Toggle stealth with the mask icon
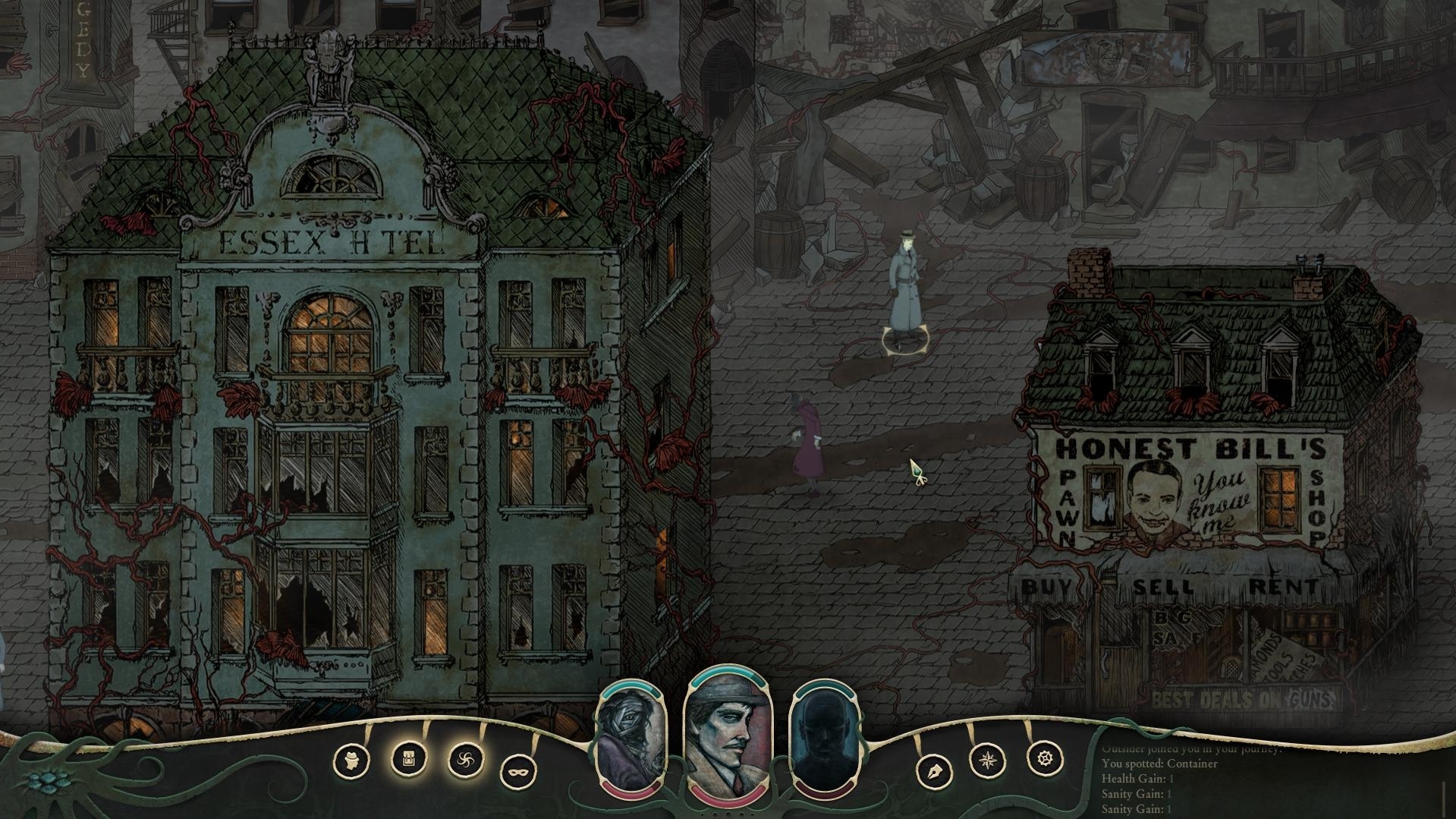The image size is (1456, 819). (x=519, y=772)
